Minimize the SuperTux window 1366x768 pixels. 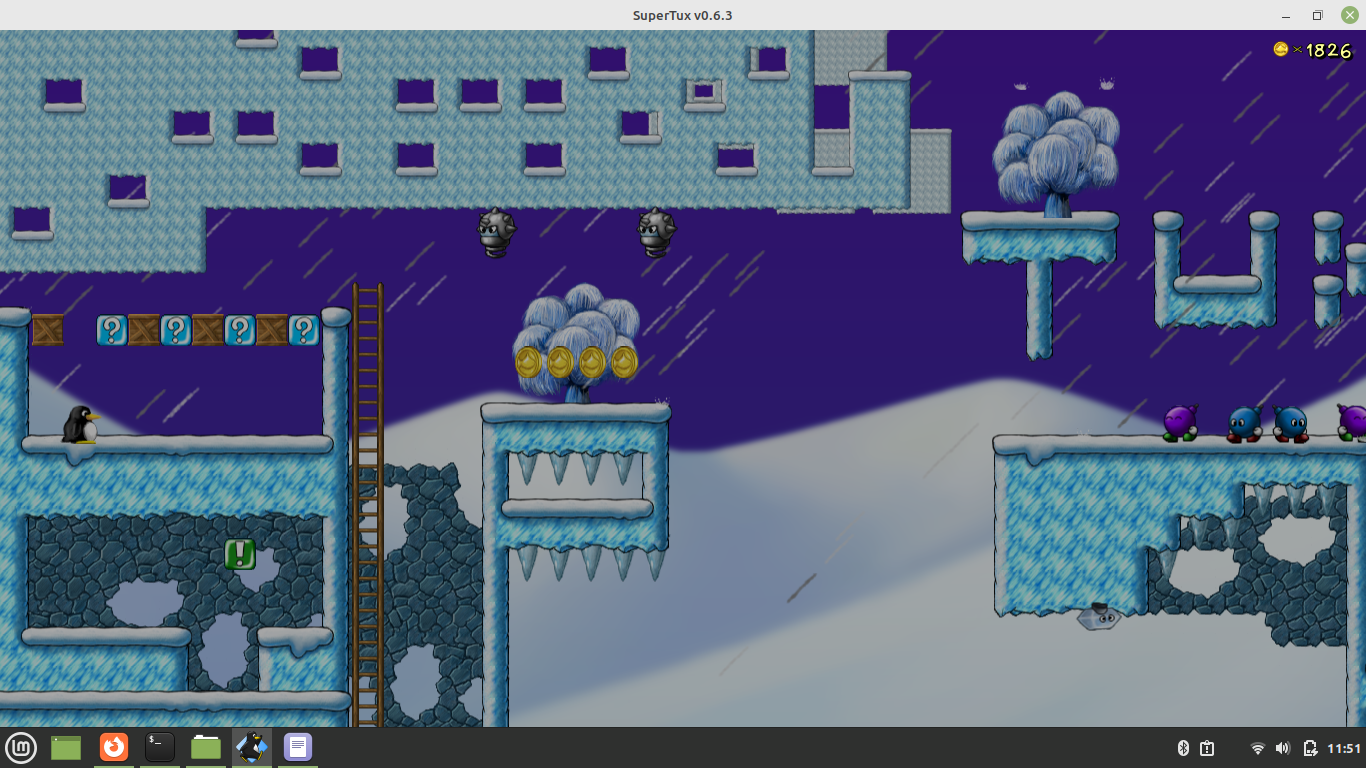[1287, 15]
